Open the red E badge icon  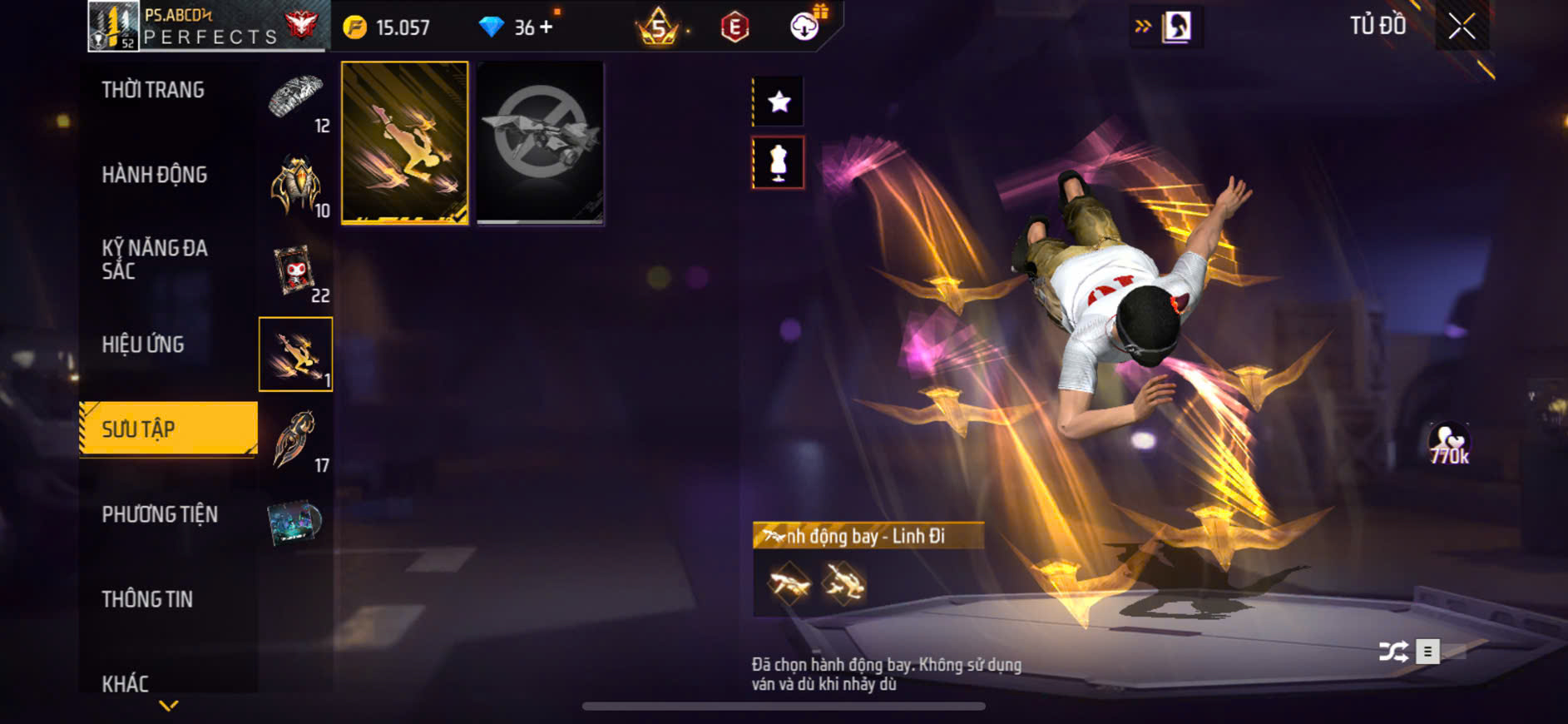click(x=735, y=27)
